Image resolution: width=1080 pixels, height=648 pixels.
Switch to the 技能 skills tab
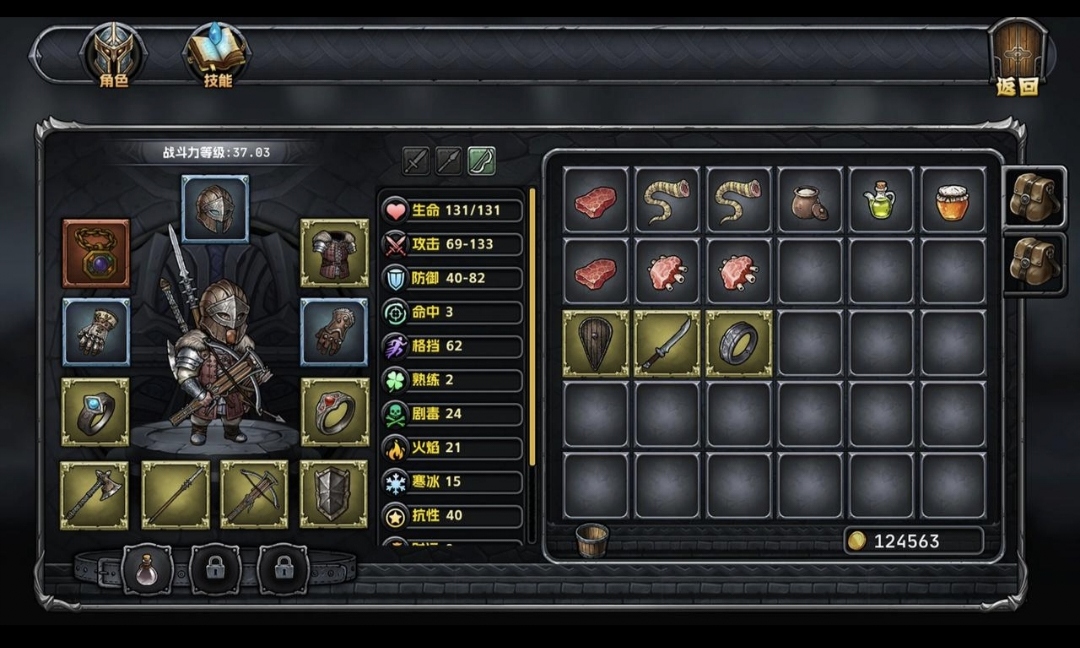point(217,56)
